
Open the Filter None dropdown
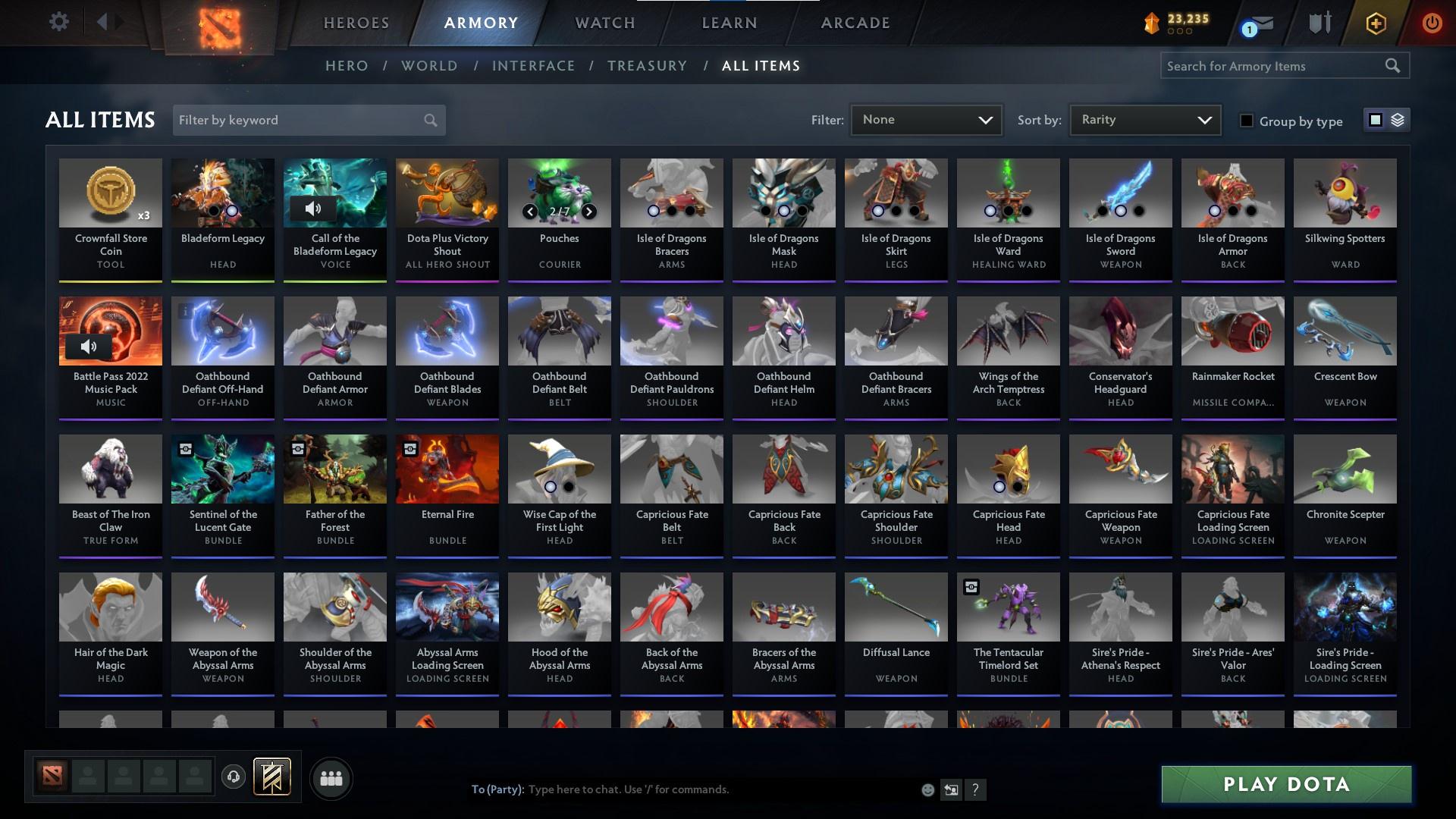click(926, 119)
